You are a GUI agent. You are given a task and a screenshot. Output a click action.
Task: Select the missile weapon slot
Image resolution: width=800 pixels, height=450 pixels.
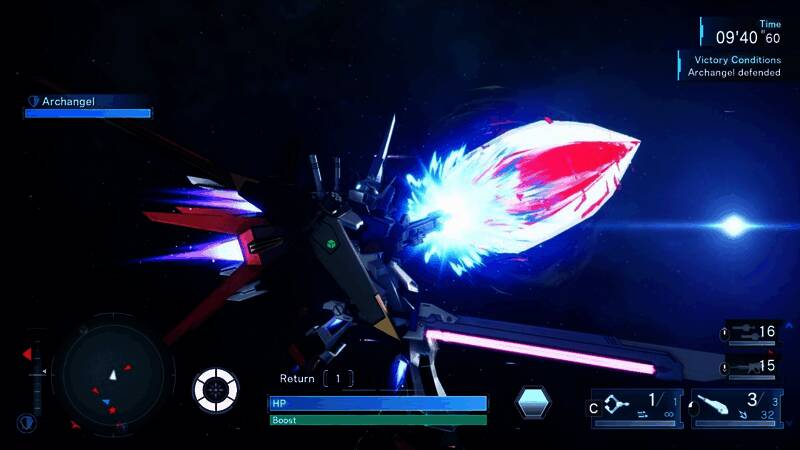click(x=736, y=408)
